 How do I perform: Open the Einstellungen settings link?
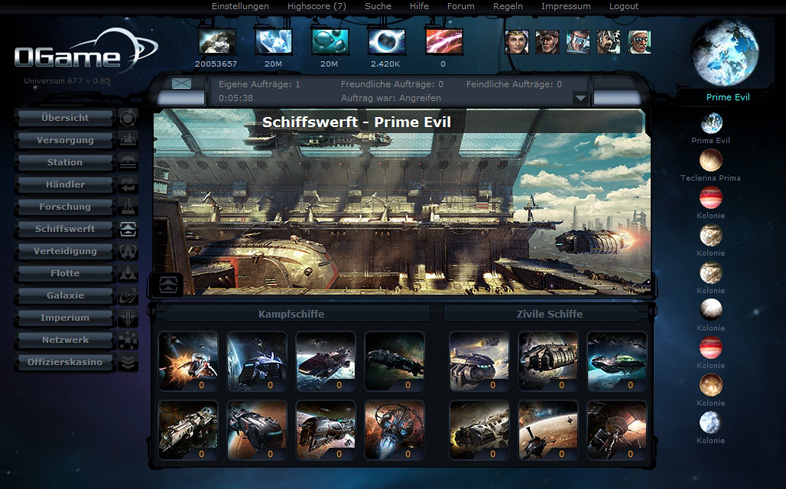(241, 6)
